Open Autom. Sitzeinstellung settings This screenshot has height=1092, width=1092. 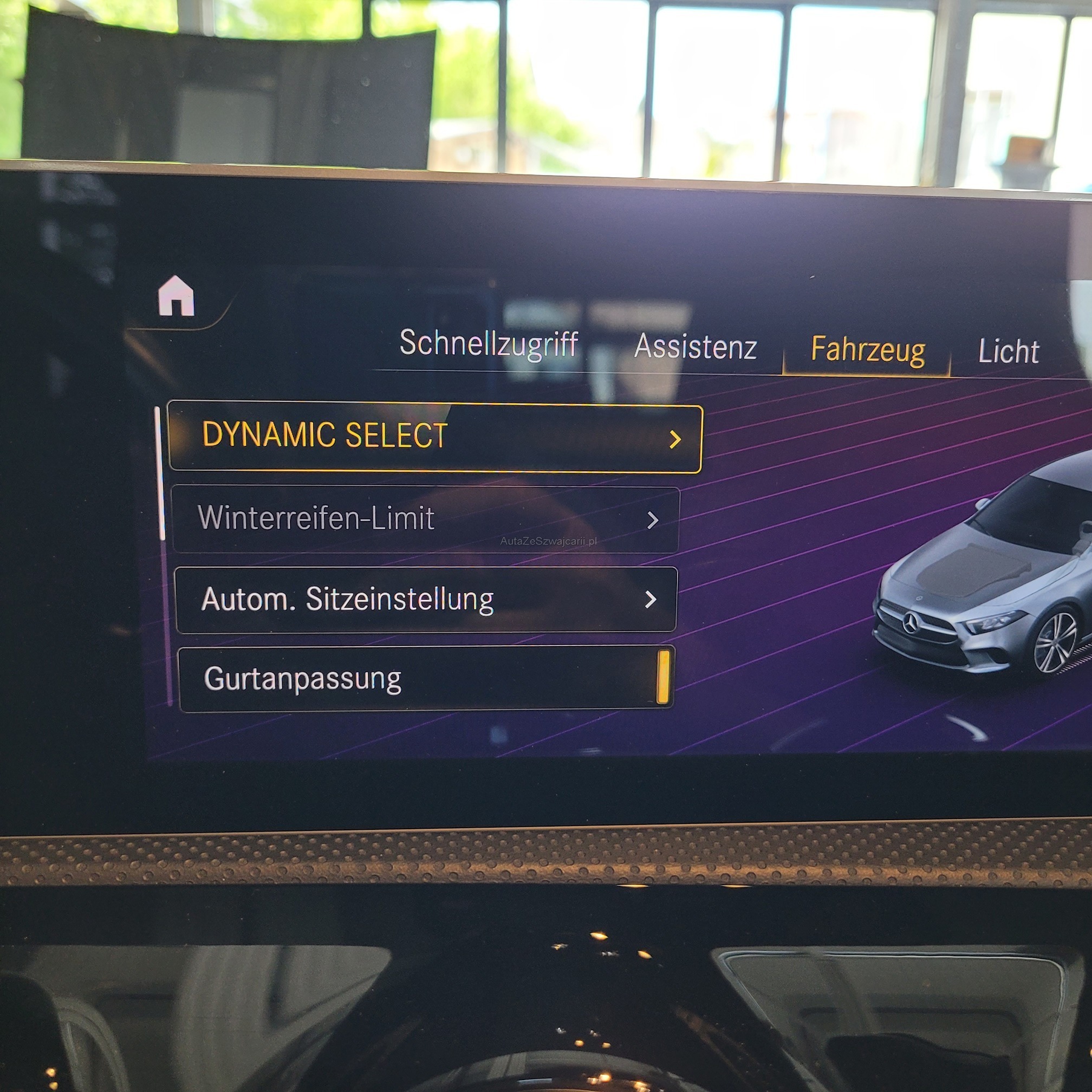click(x=426, y=599)
